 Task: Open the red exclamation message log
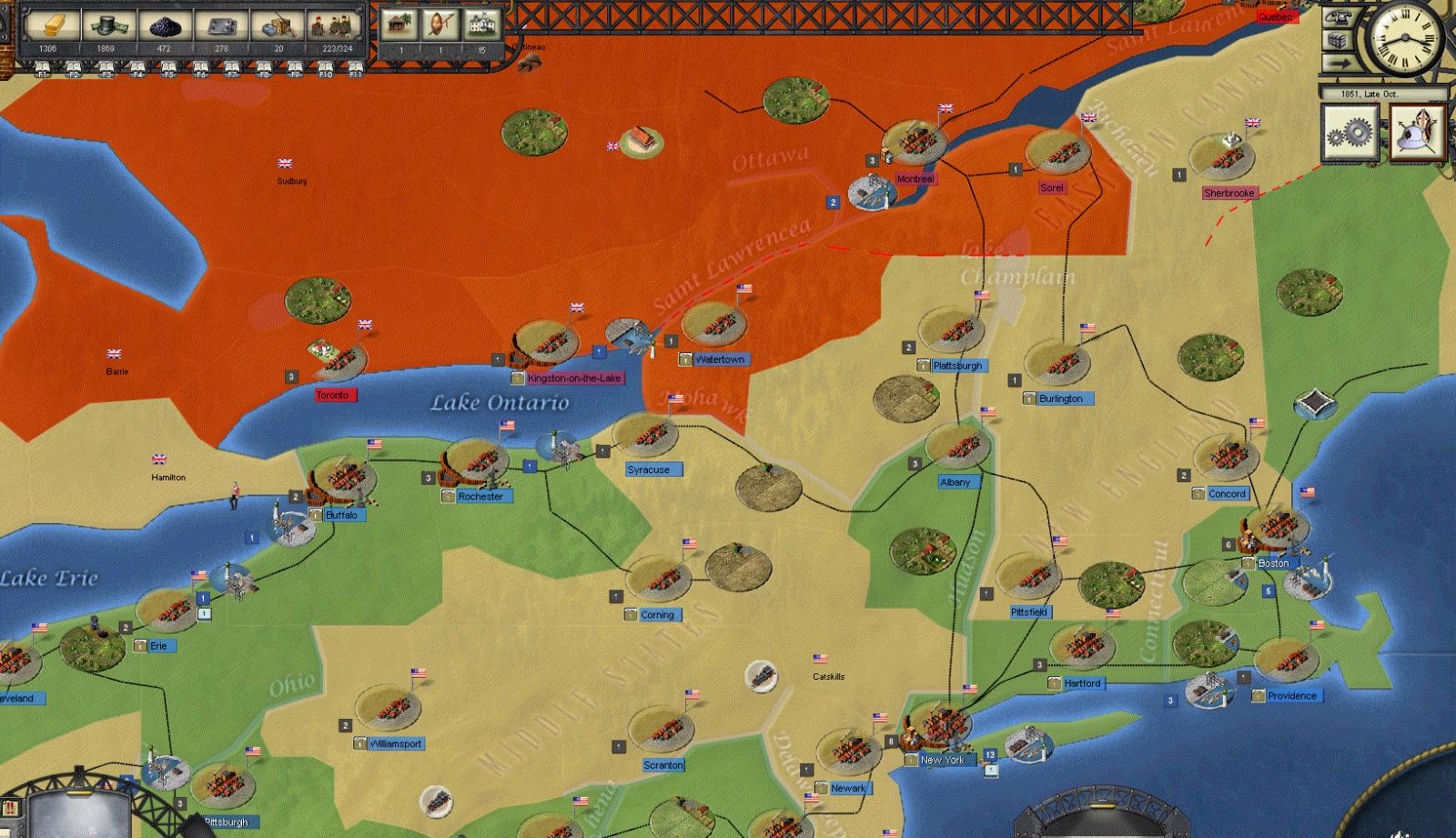click(10, 809)
